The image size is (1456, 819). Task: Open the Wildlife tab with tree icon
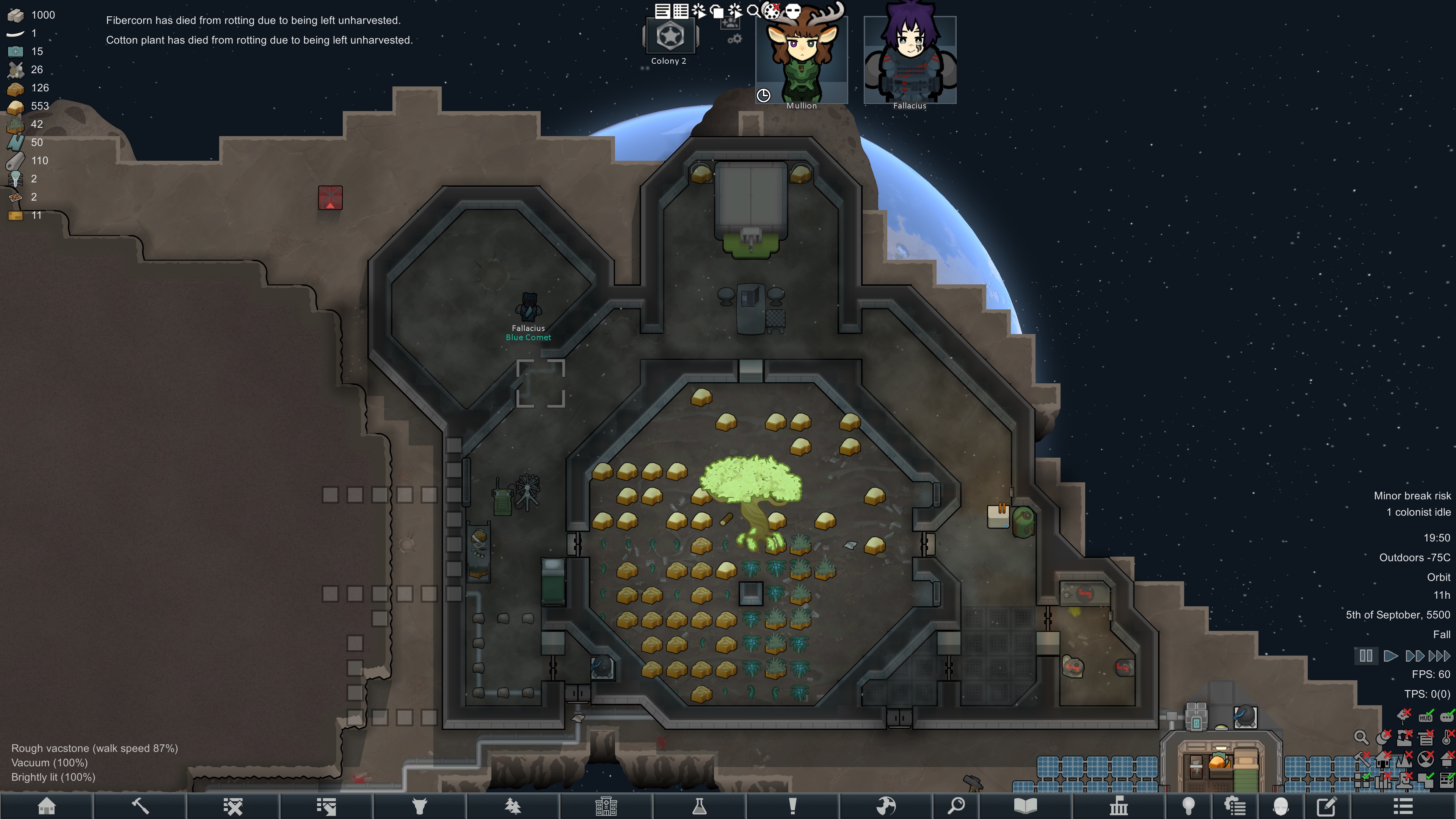[513, 806]
